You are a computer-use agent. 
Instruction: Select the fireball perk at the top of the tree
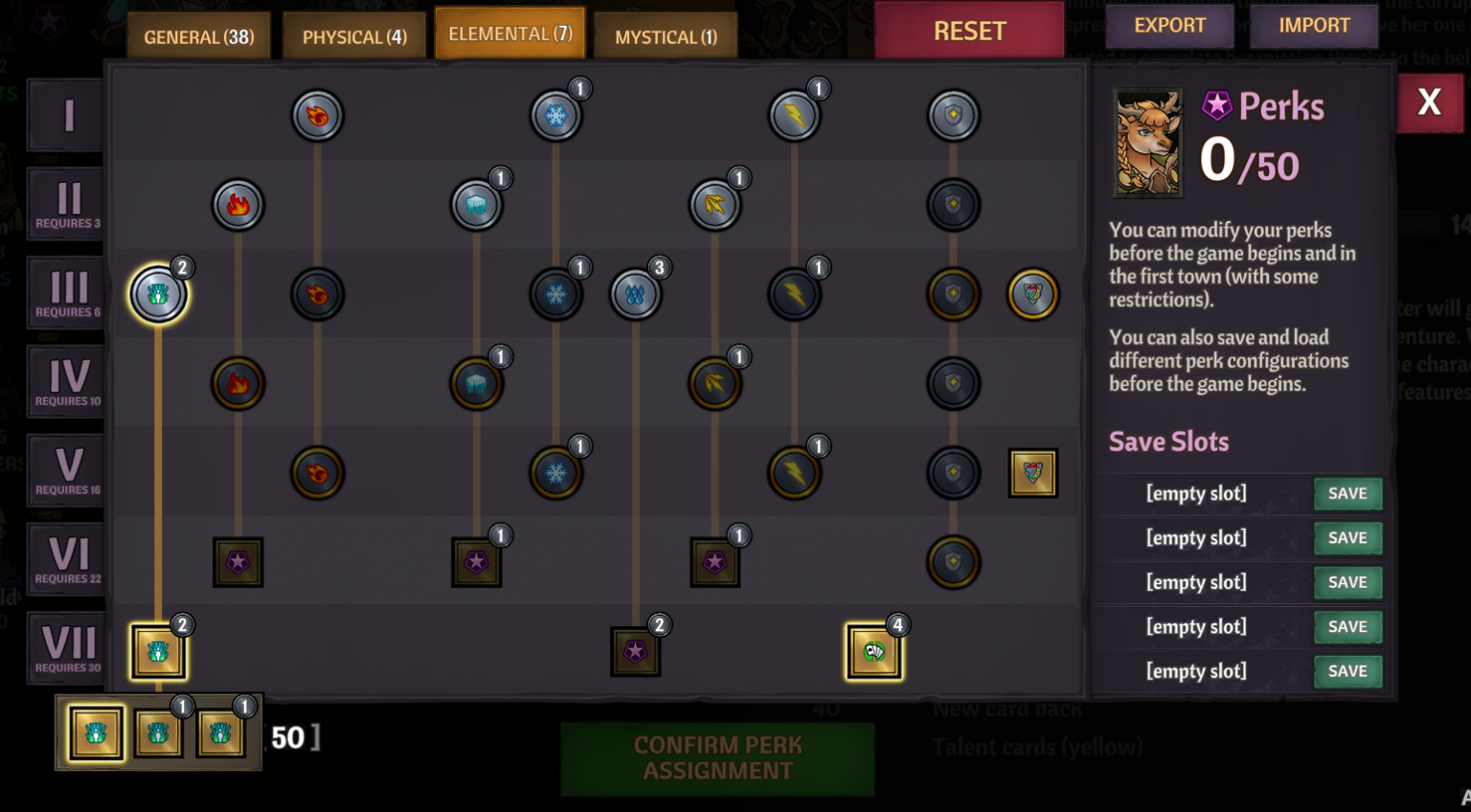click(x=317, y=115)
